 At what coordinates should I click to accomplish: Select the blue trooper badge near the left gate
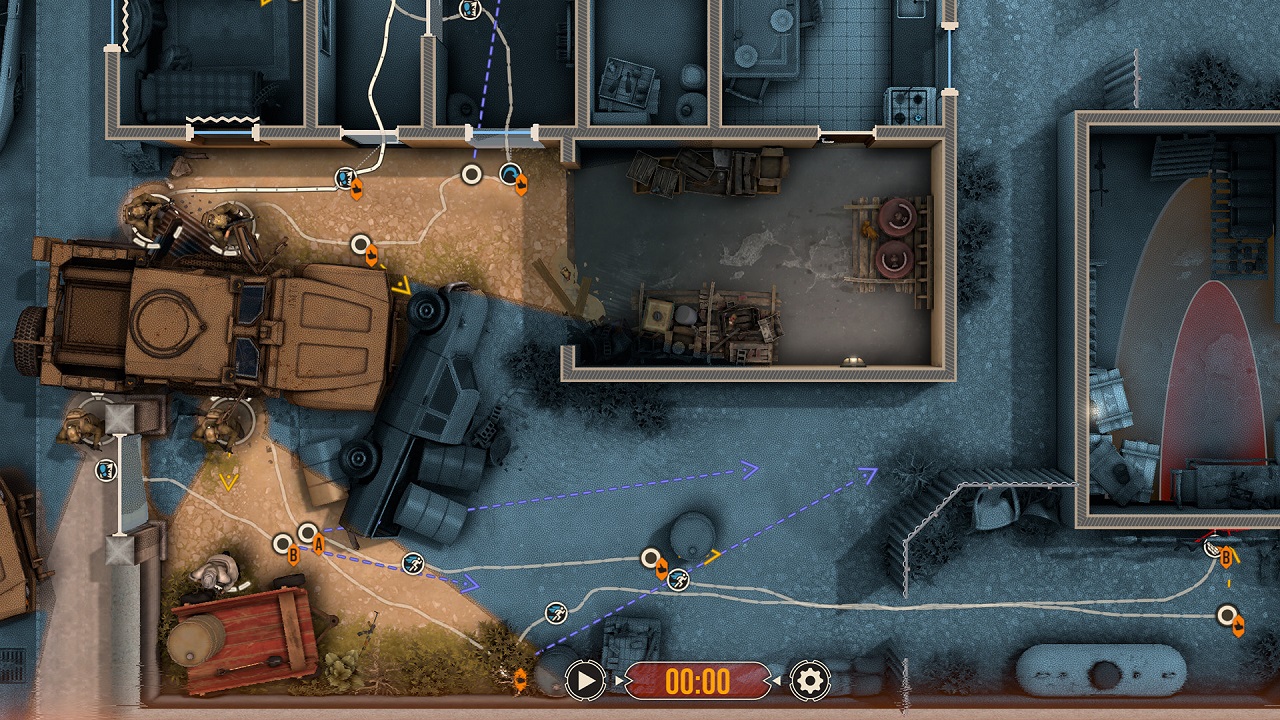(x=105, y=469)
